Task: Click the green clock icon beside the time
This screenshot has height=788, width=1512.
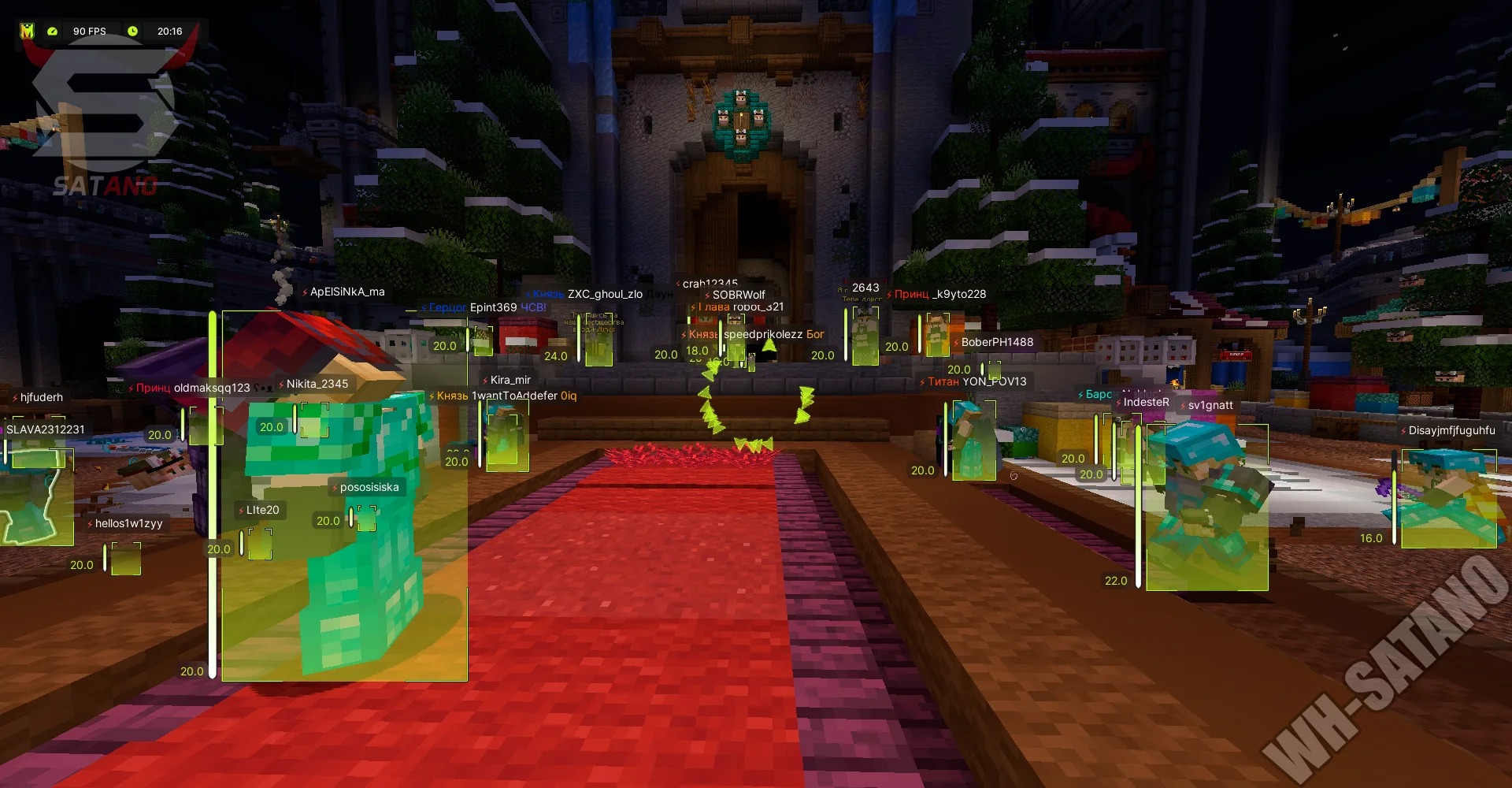Action: click(x=133, y=32)
